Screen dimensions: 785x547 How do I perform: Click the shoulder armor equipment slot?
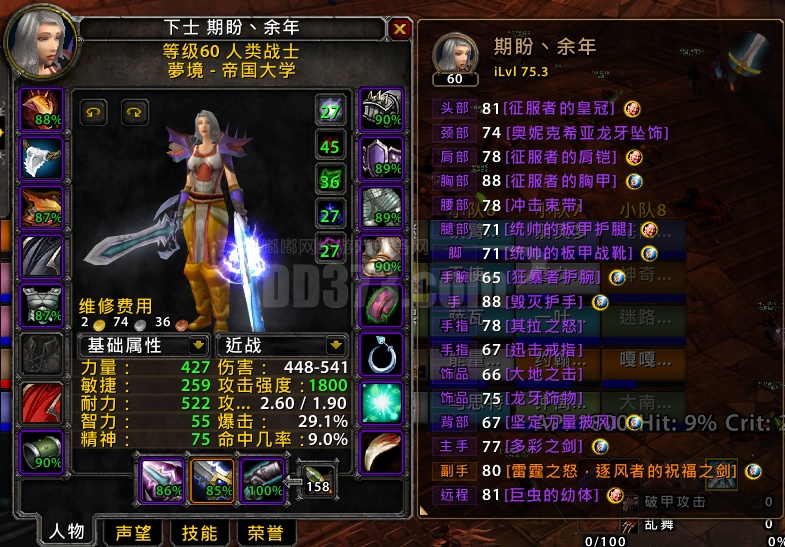41,205
